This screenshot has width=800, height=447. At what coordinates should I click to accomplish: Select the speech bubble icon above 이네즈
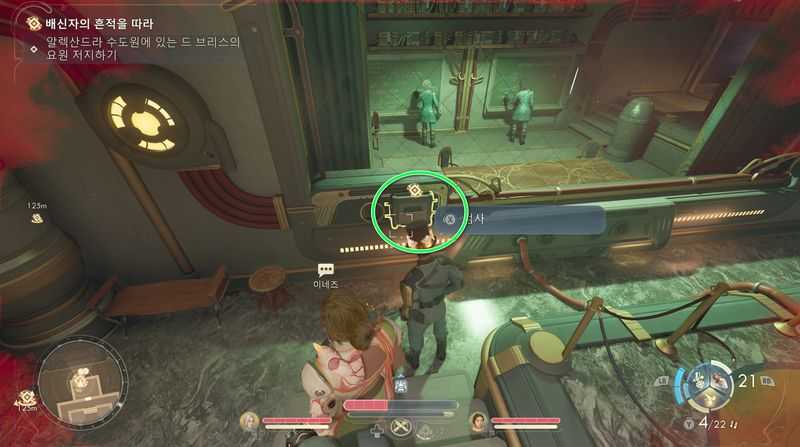[x=326, y=270]
